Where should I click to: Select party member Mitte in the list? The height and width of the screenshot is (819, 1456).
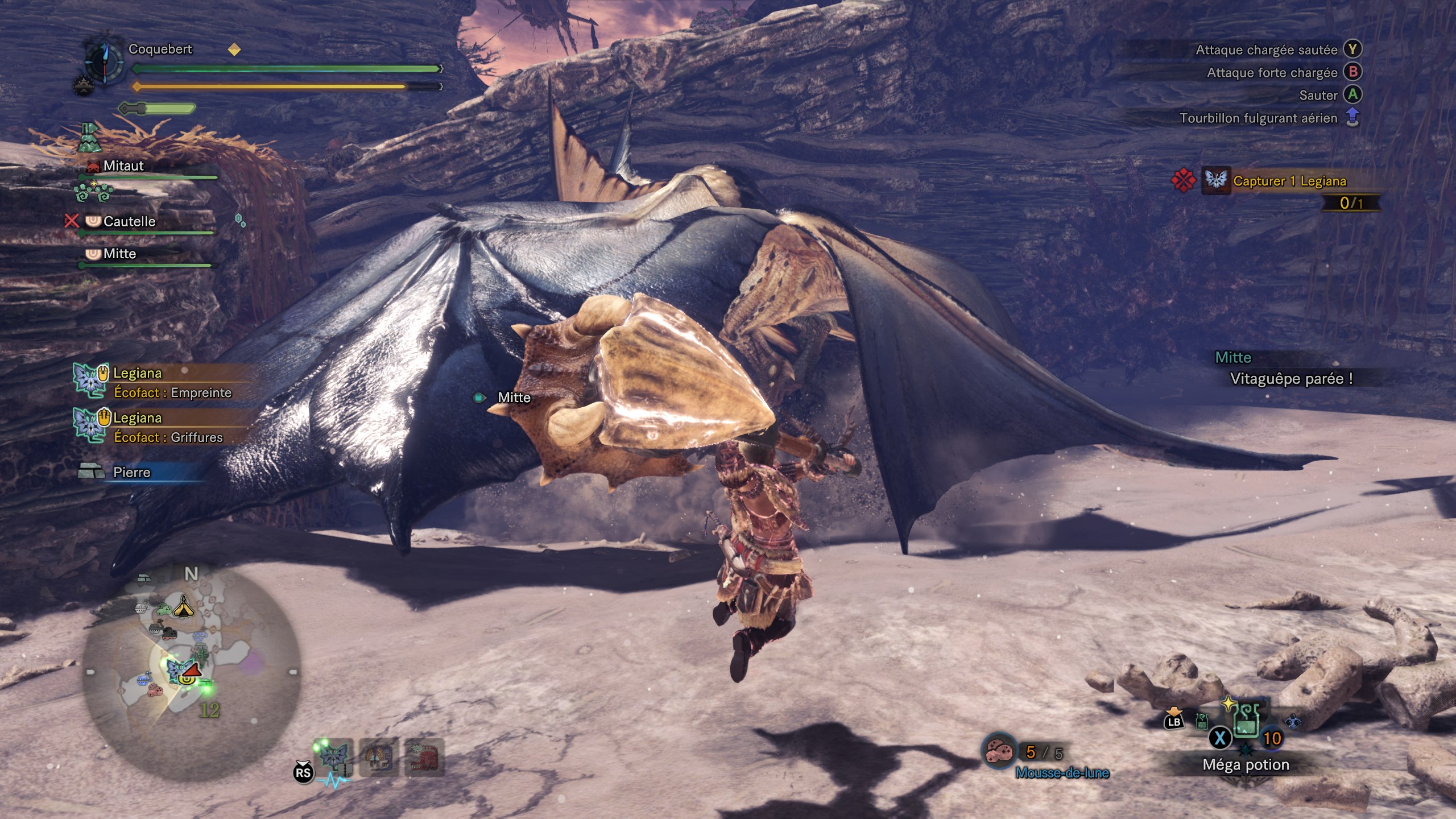119,254
